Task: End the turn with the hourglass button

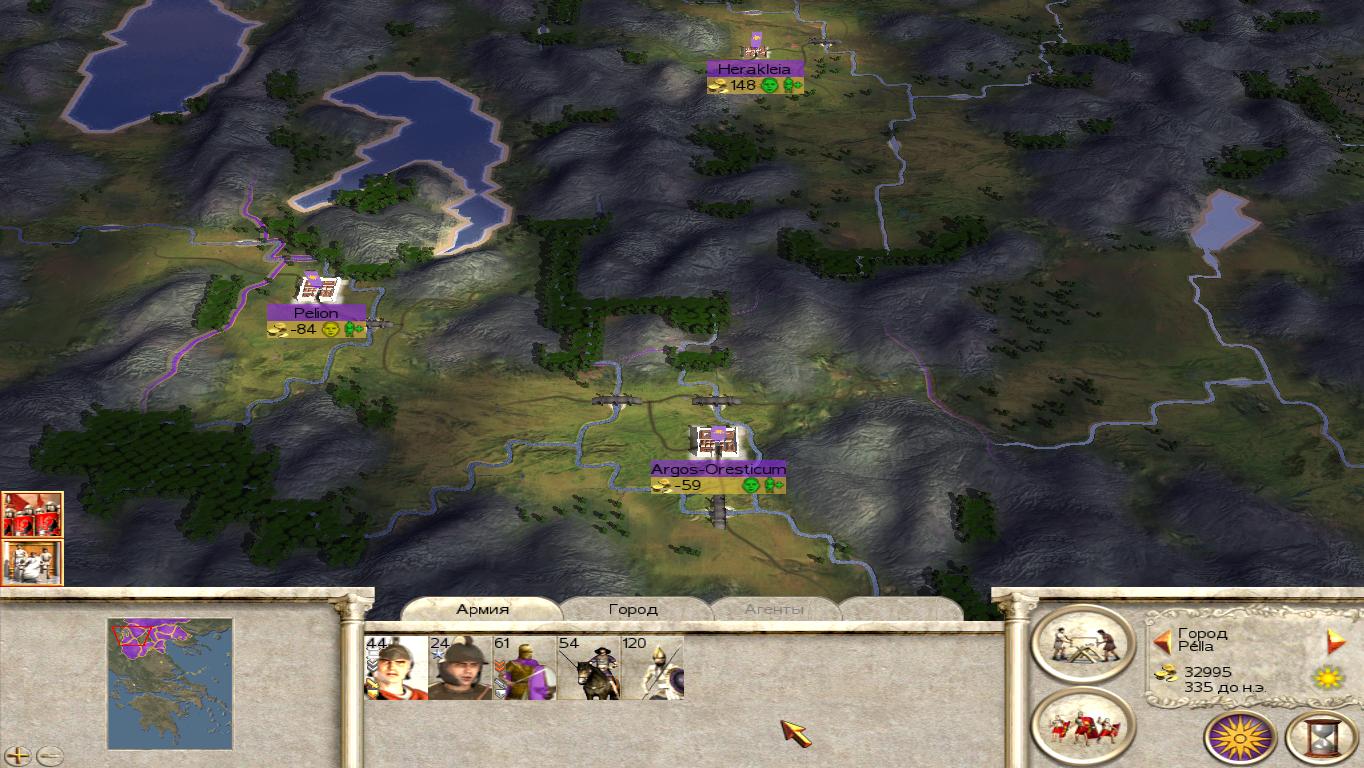Action: (1321, 738)
